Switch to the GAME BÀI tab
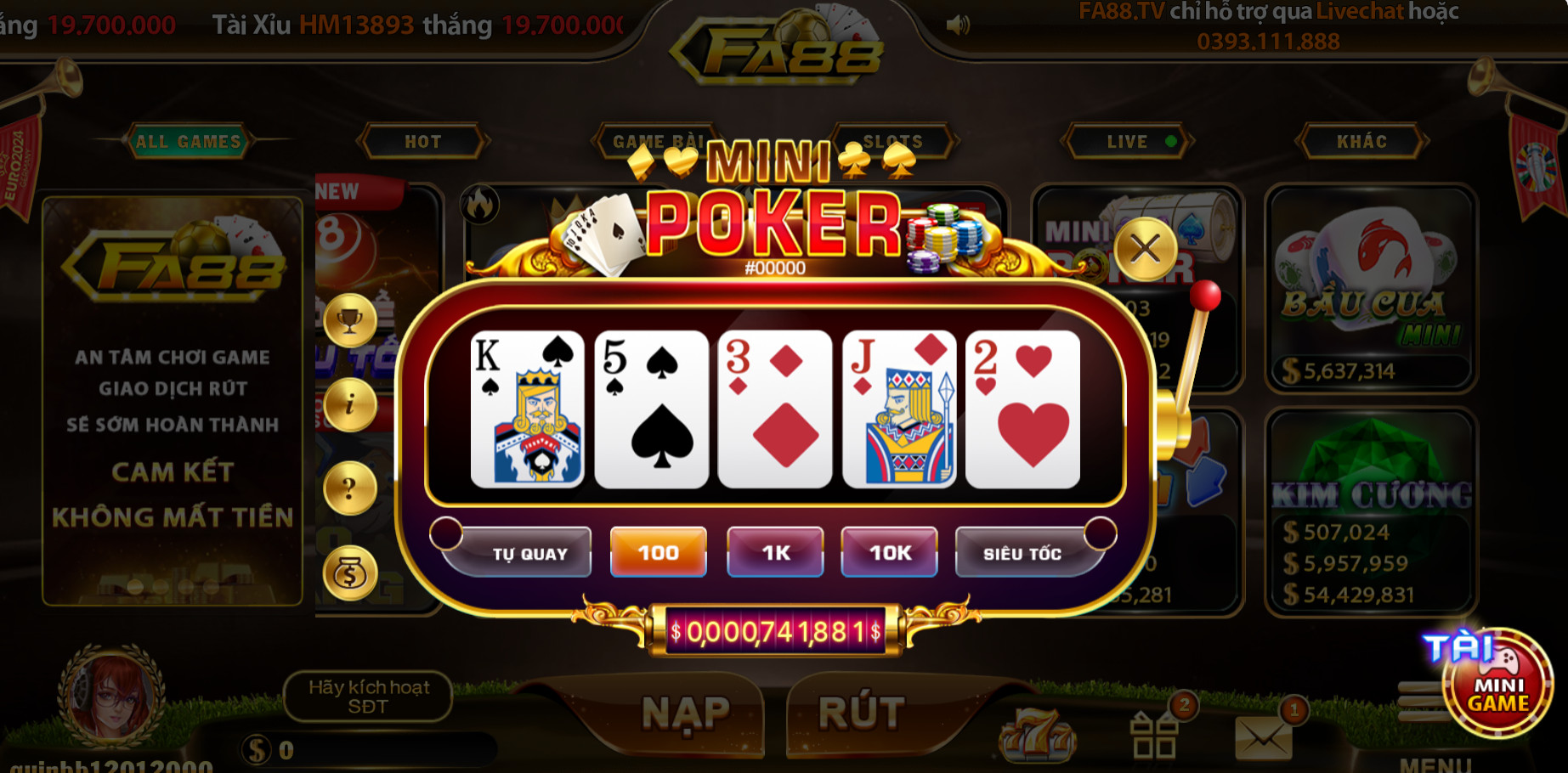This screenshot has width=1568, height=773. pos(657,142)
